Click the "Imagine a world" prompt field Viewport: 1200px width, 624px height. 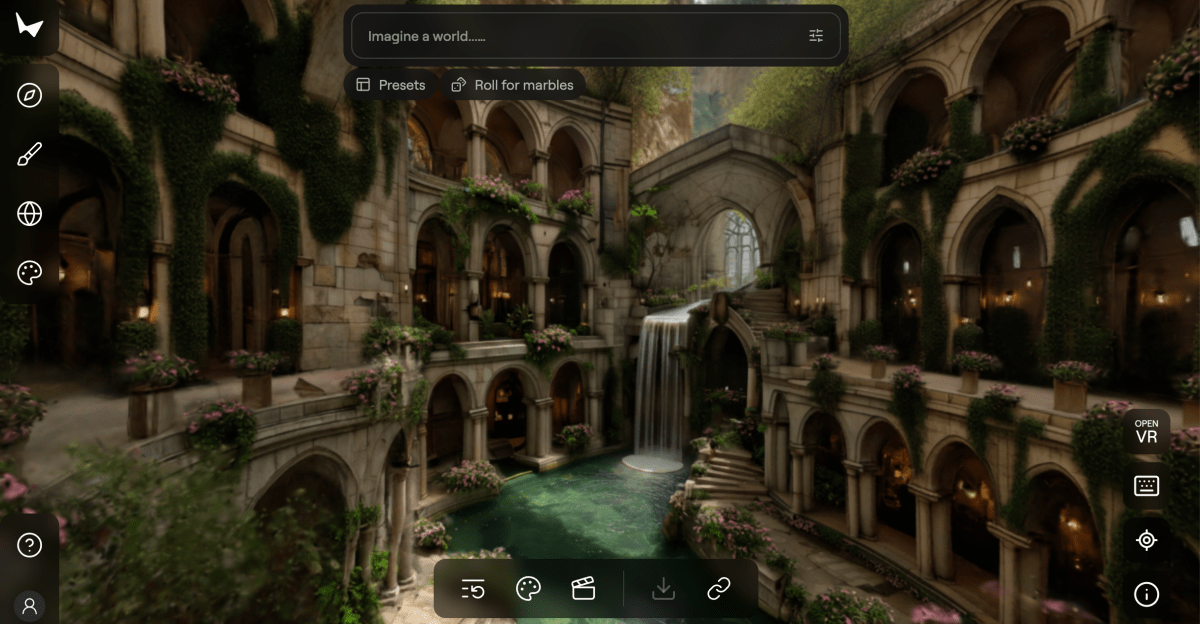(580, 36)
